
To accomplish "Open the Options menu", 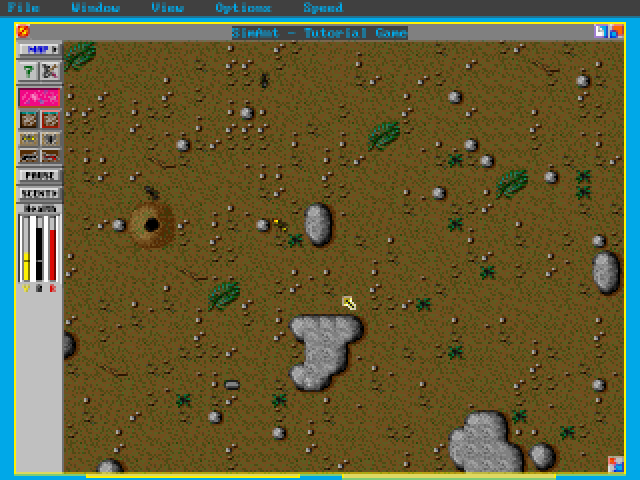I will coord(242,8).
